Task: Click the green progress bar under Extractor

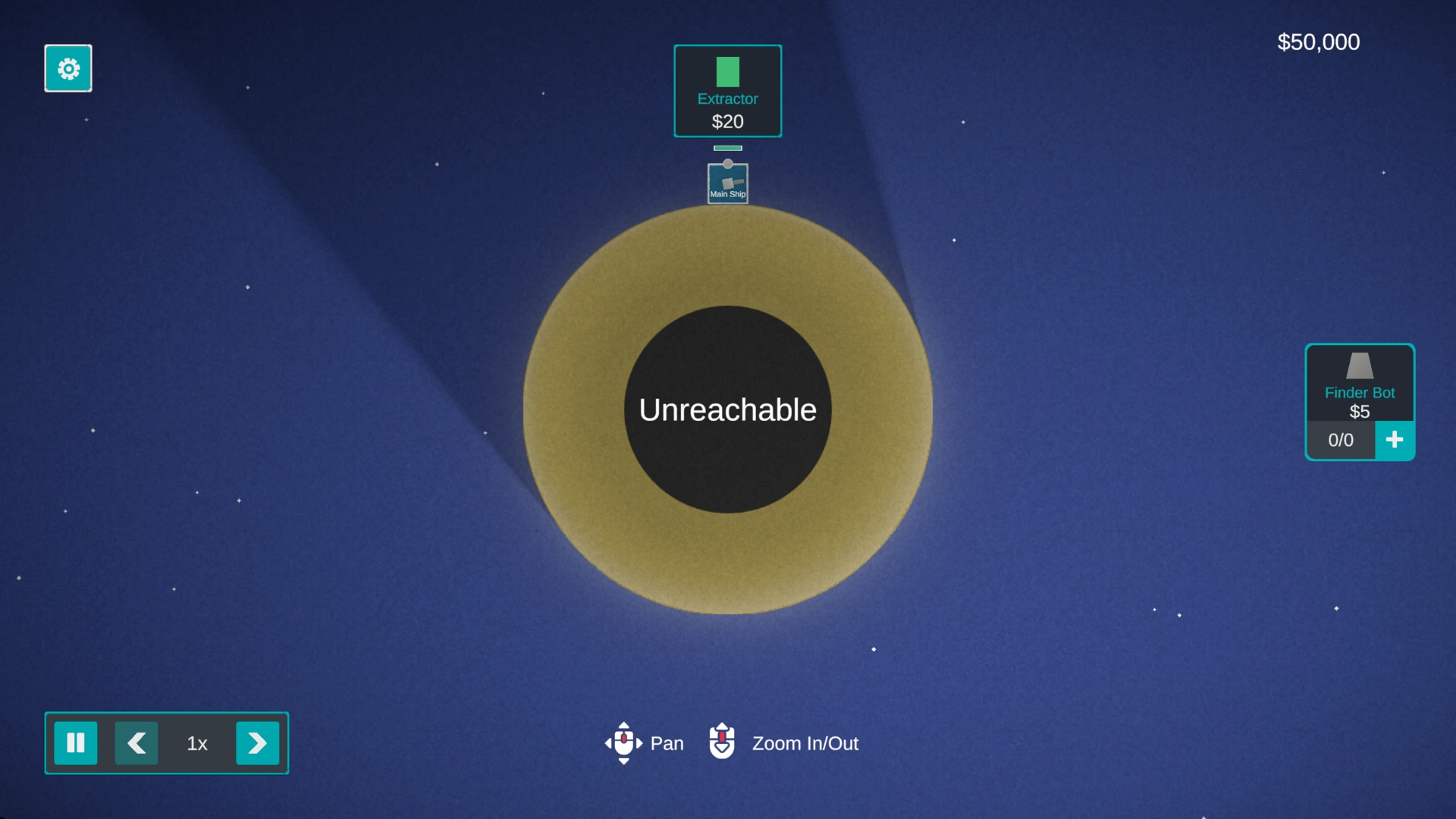Action: pyautogui.click(x=727, y=148)
